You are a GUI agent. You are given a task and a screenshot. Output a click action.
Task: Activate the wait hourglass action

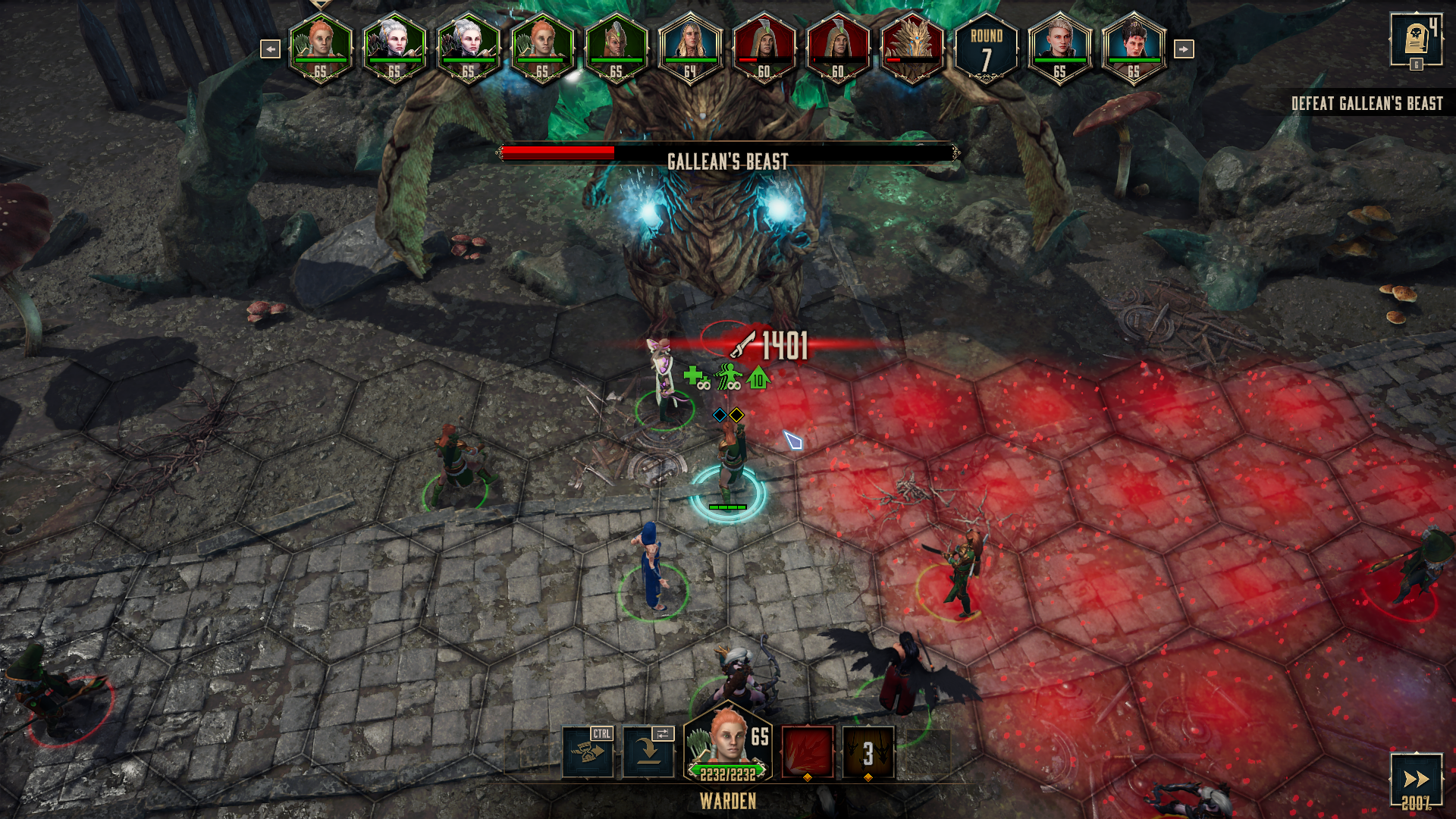pyautogui.click(x=588, y=752)
